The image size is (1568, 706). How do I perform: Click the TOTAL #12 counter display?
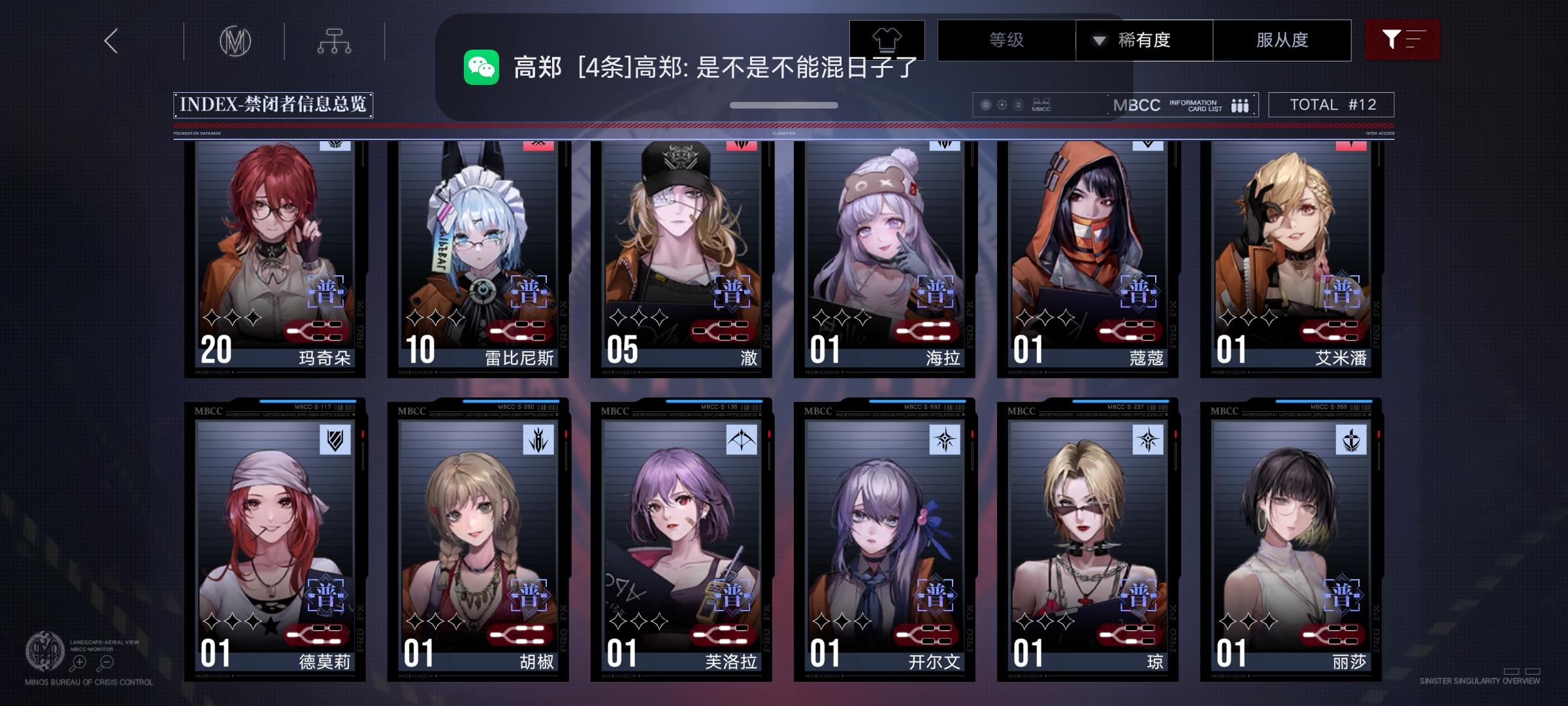1330,103
